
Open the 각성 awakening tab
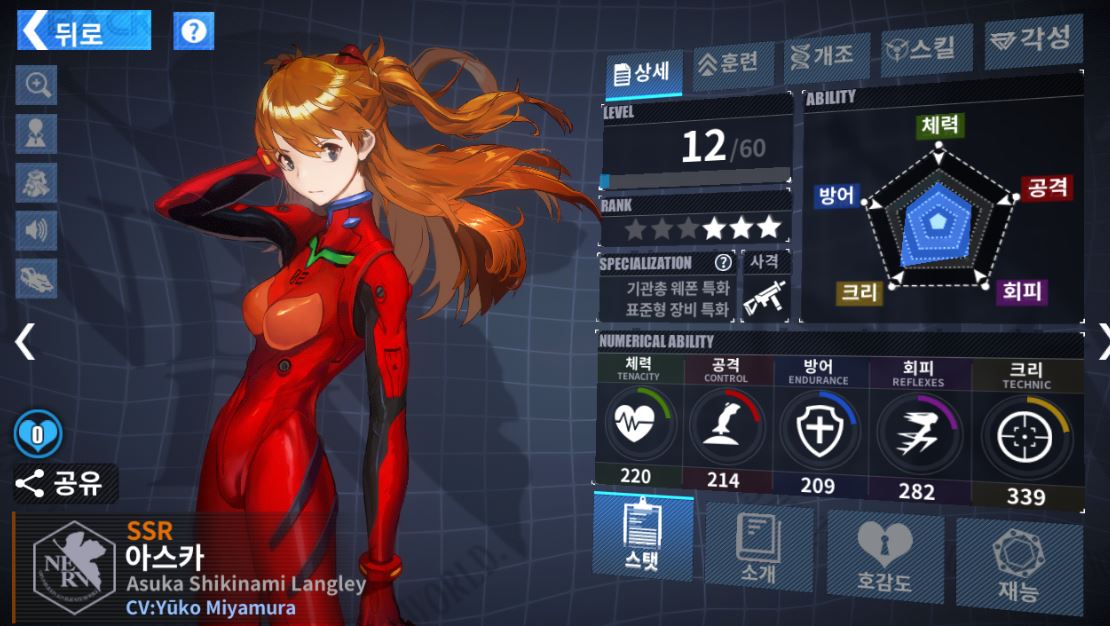click(x=1033, y=41)
